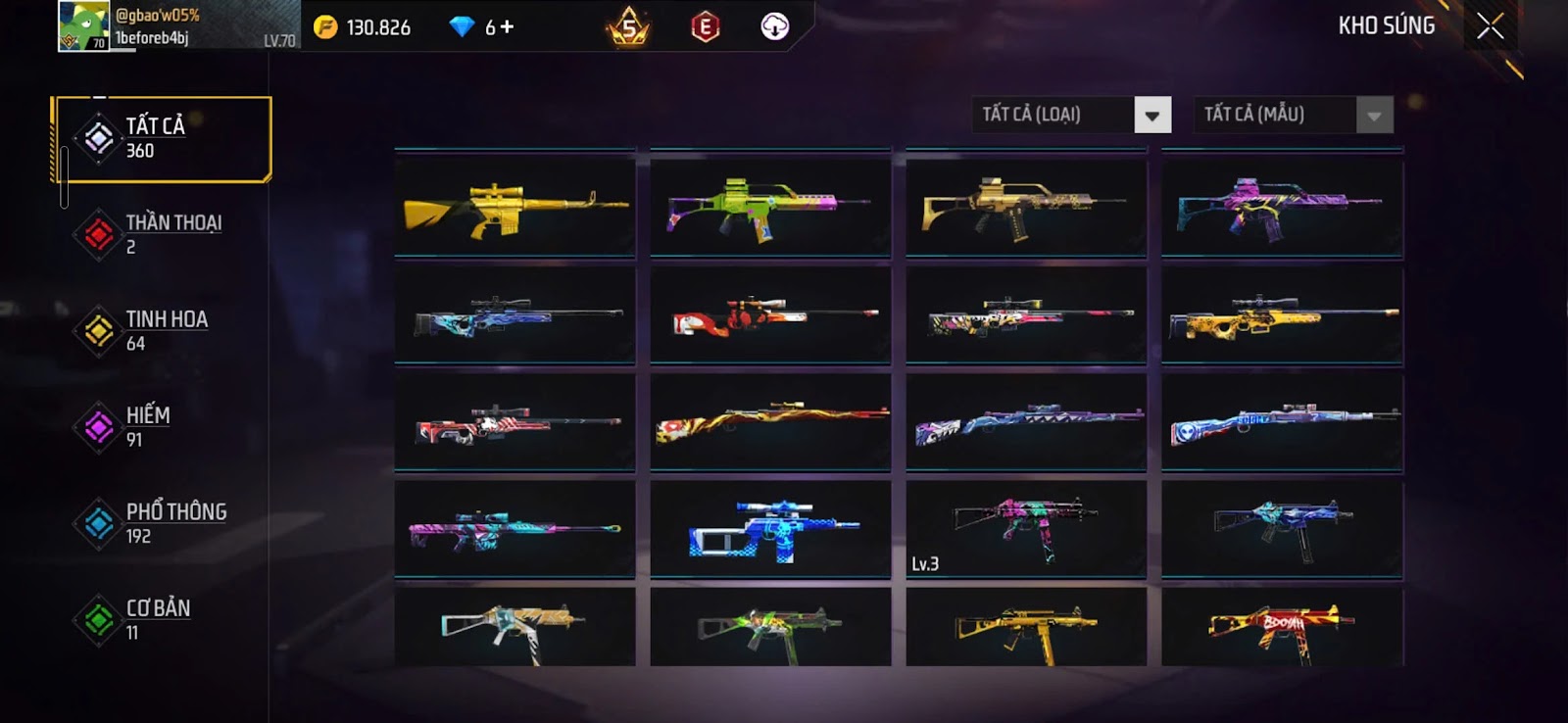
Task: Expand the Tất Cả (Mẫu) dropdown
Action: [1373, 115]
